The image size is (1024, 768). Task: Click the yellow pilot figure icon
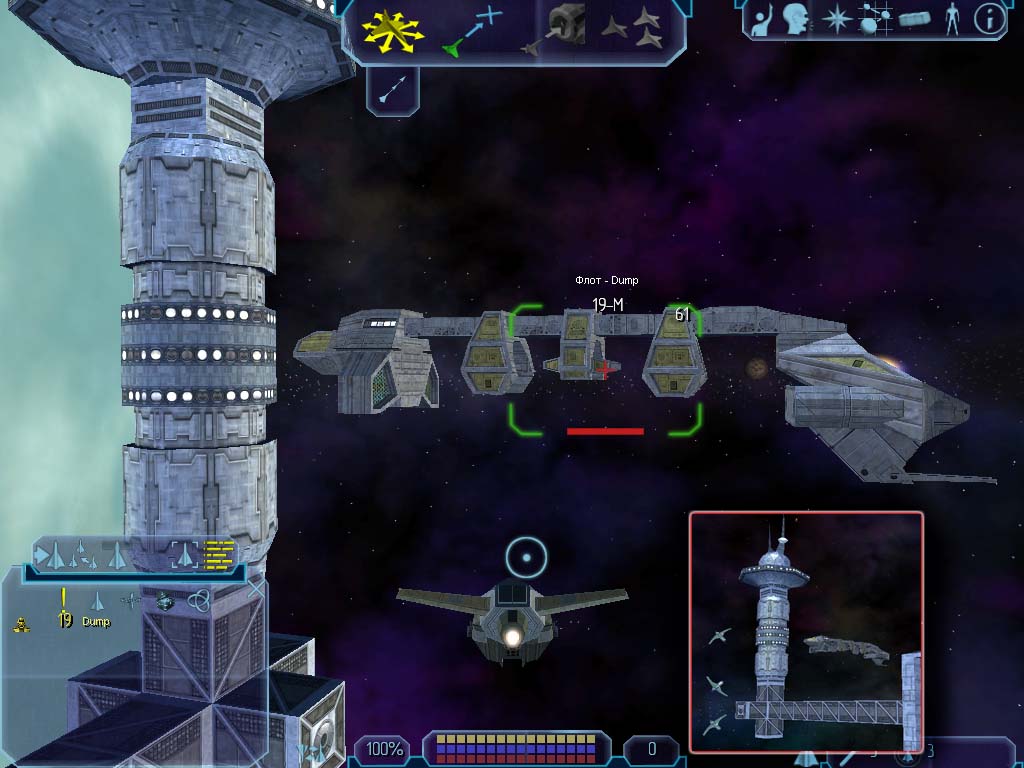point(19,625)
